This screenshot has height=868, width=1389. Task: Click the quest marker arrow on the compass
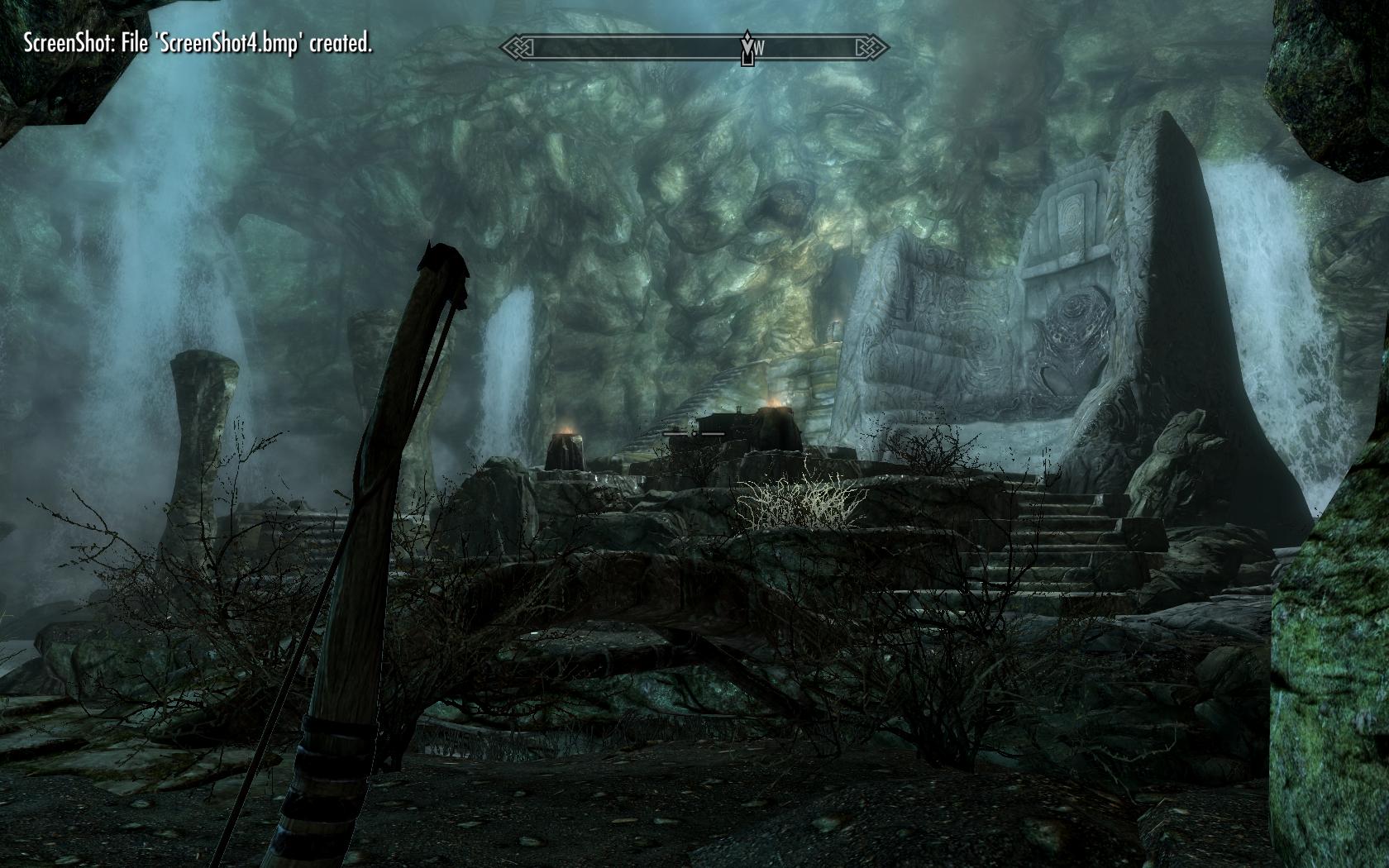coord(747,48)
